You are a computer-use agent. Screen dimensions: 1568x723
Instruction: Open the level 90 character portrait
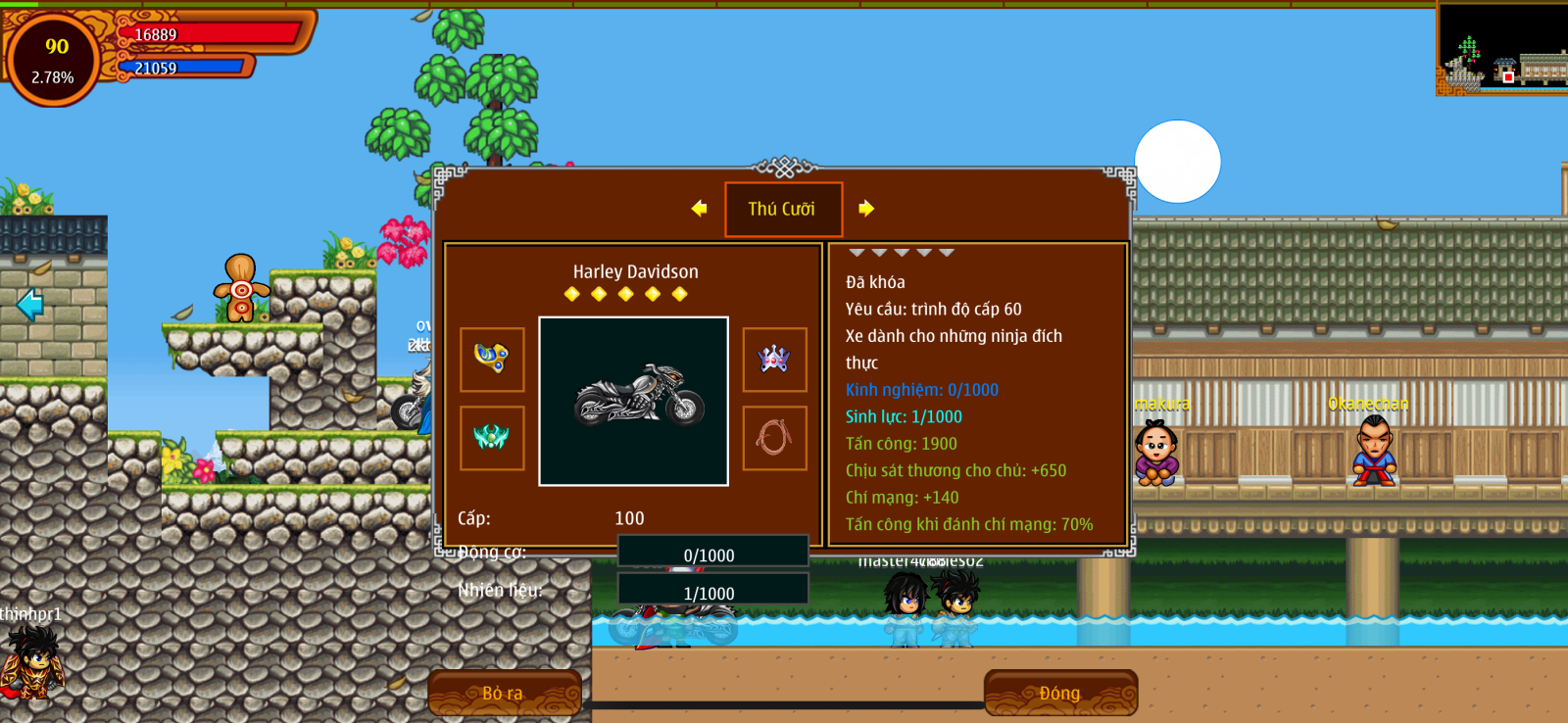click(55, 59)
